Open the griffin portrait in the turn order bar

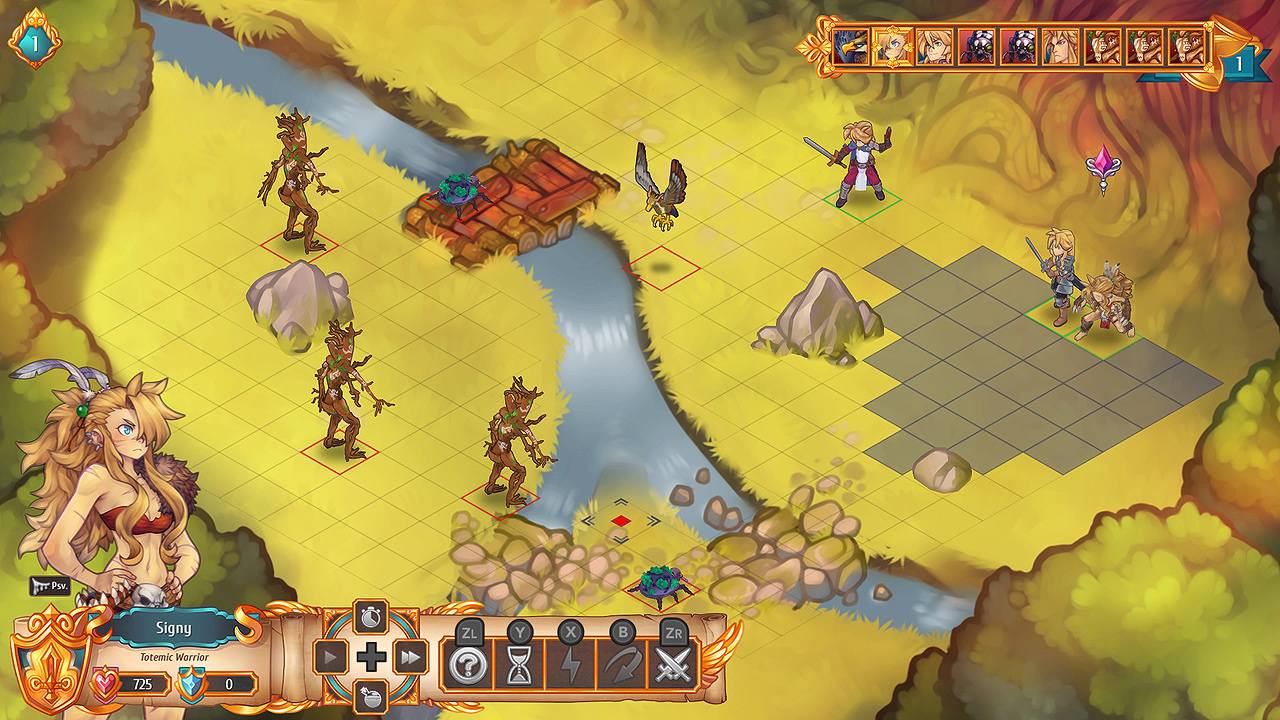point(853,47)
